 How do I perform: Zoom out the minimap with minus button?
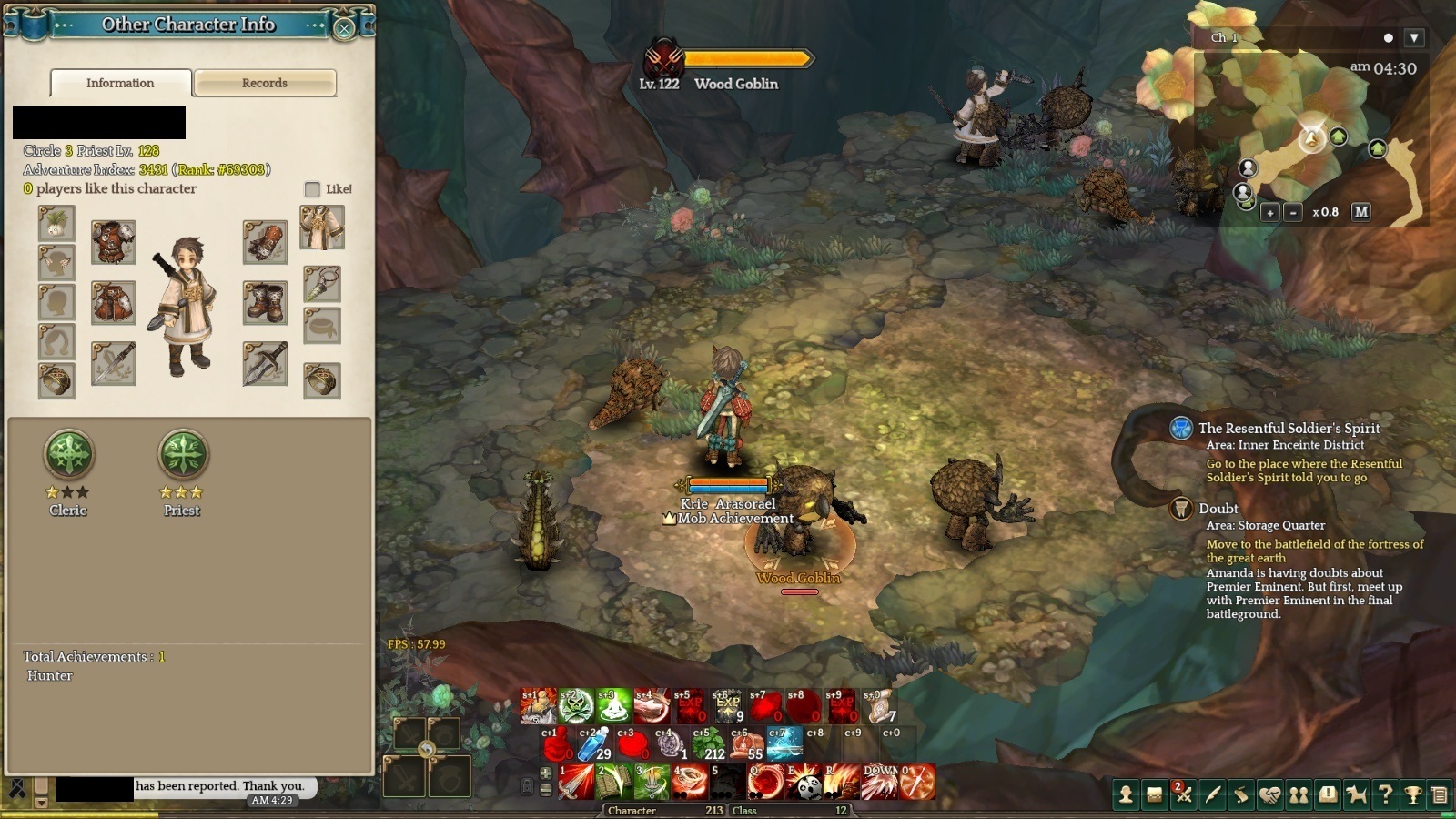[x=1293, y=212]
